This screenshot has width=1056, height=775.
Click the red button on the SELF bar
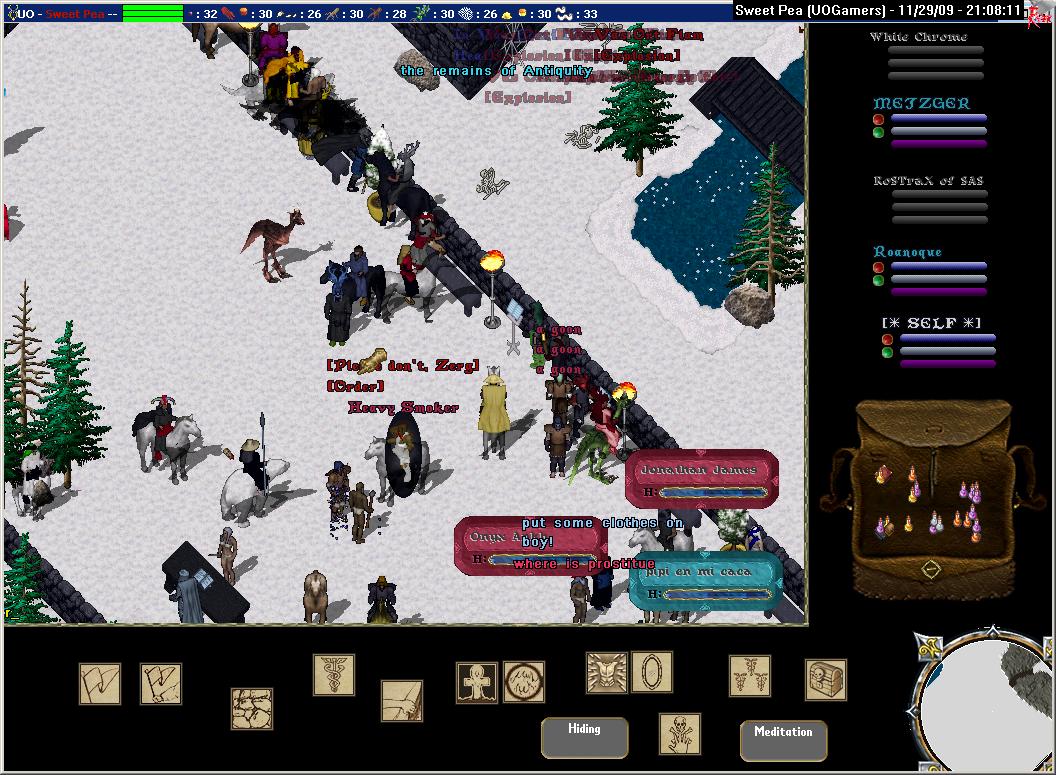[x=887, y=339]
